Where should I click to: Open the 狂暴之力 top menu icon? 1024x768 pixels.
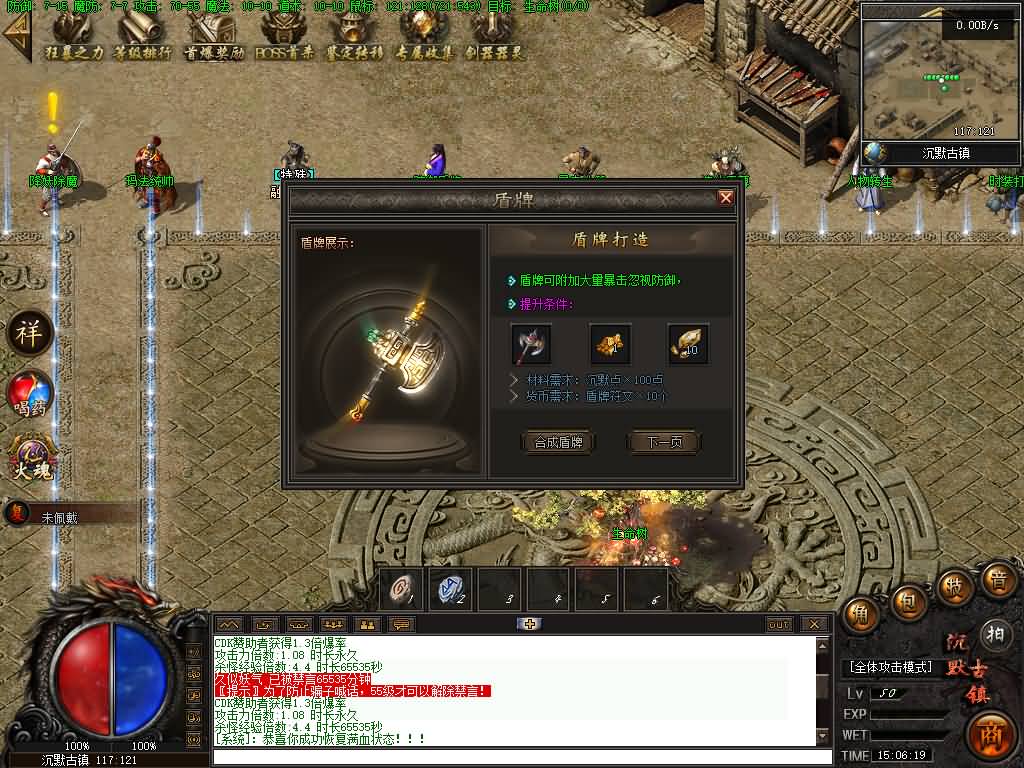click(74, 35)
